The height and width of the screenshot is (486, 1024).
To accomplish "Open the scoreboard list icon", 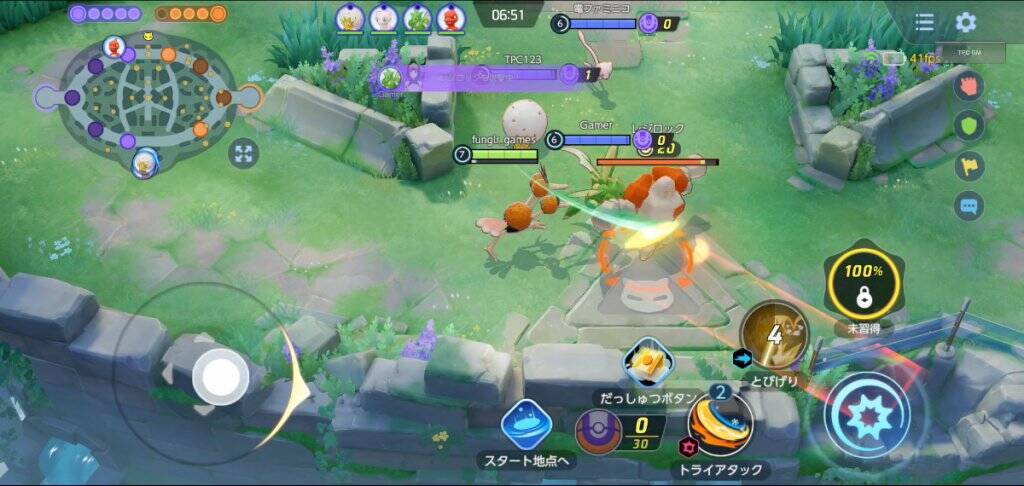I will [925, 22].
